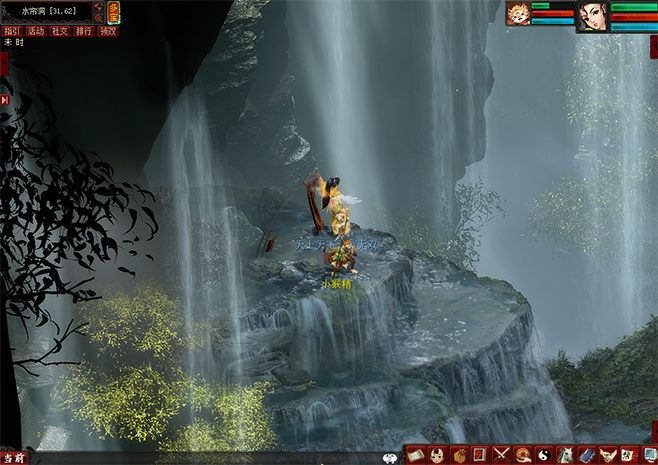Open the 社交 social menu
The width and height of the screenshot is (658, 465).
60,31
